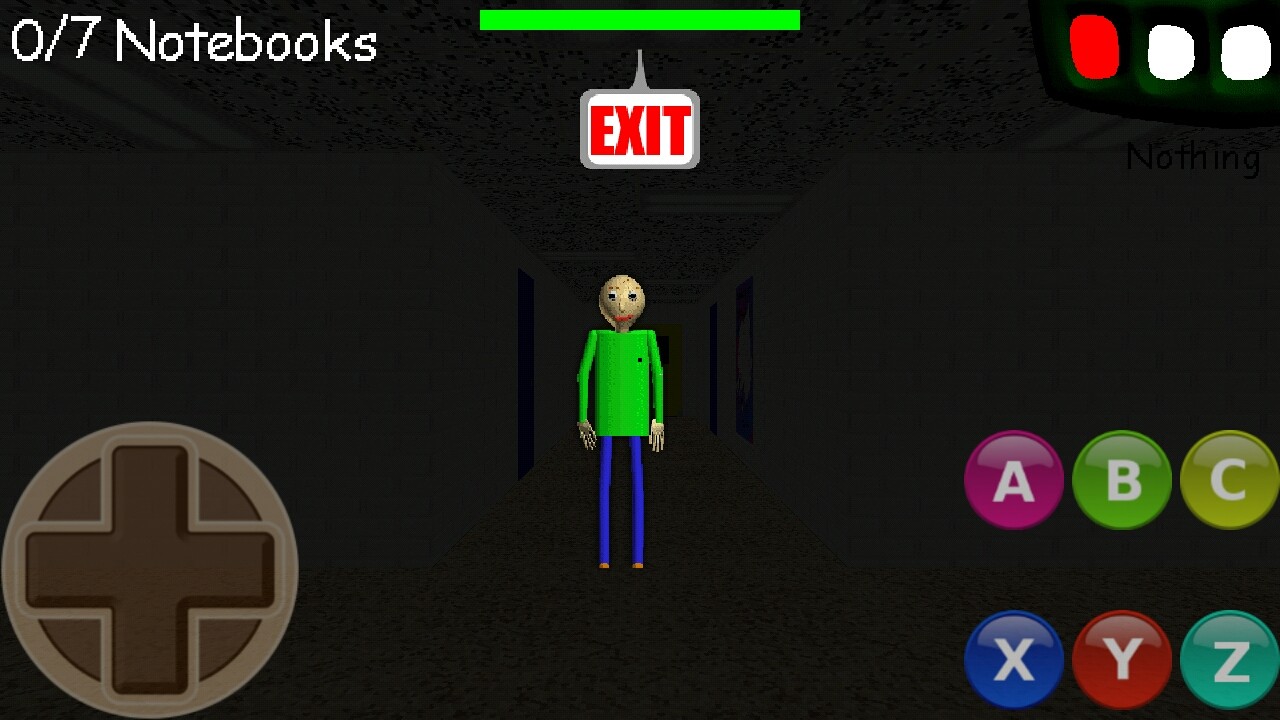Tap the EXIT door sign
1280x720 pixels.
[x=640, y=129]
